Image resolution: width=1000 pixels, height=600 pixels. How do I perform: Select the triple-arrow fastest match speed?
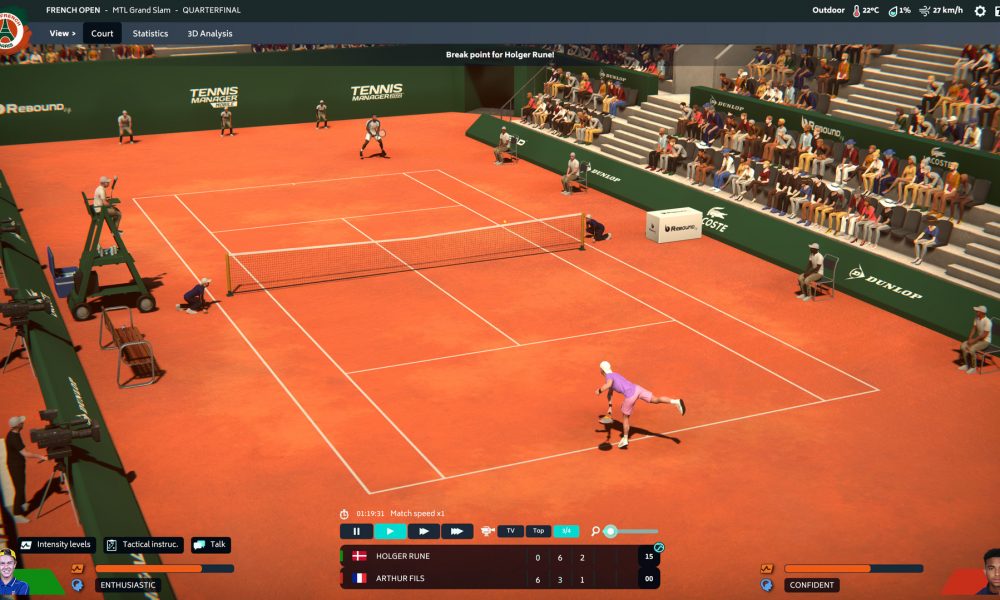(457, 531)
